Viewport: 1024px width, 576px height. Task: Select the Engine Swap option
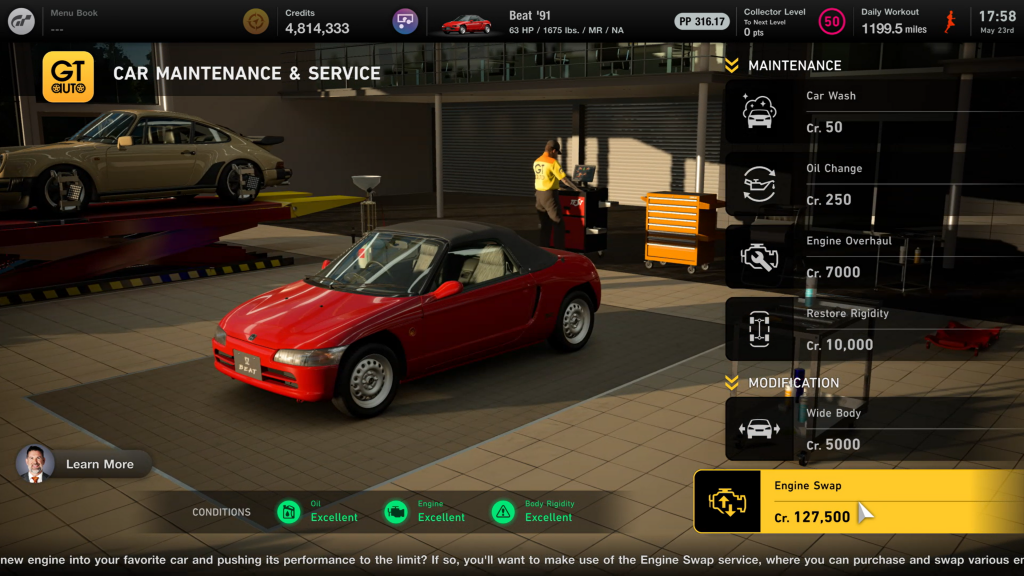point(858,502)
